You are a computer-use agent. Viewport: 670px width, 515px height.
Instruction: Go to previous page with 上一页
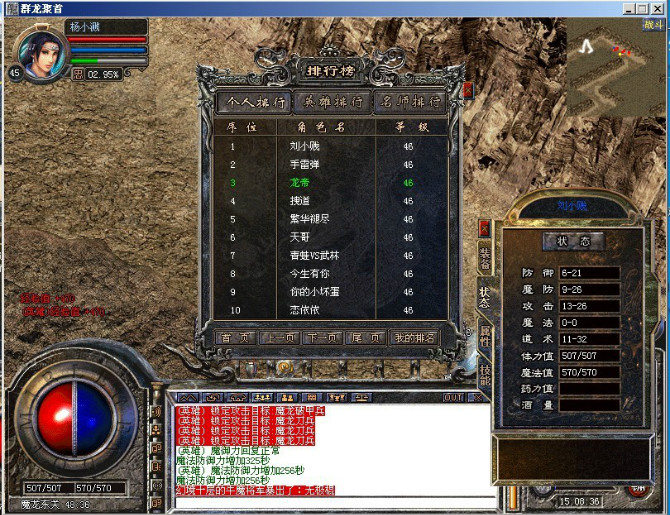[x=278, y=338]
